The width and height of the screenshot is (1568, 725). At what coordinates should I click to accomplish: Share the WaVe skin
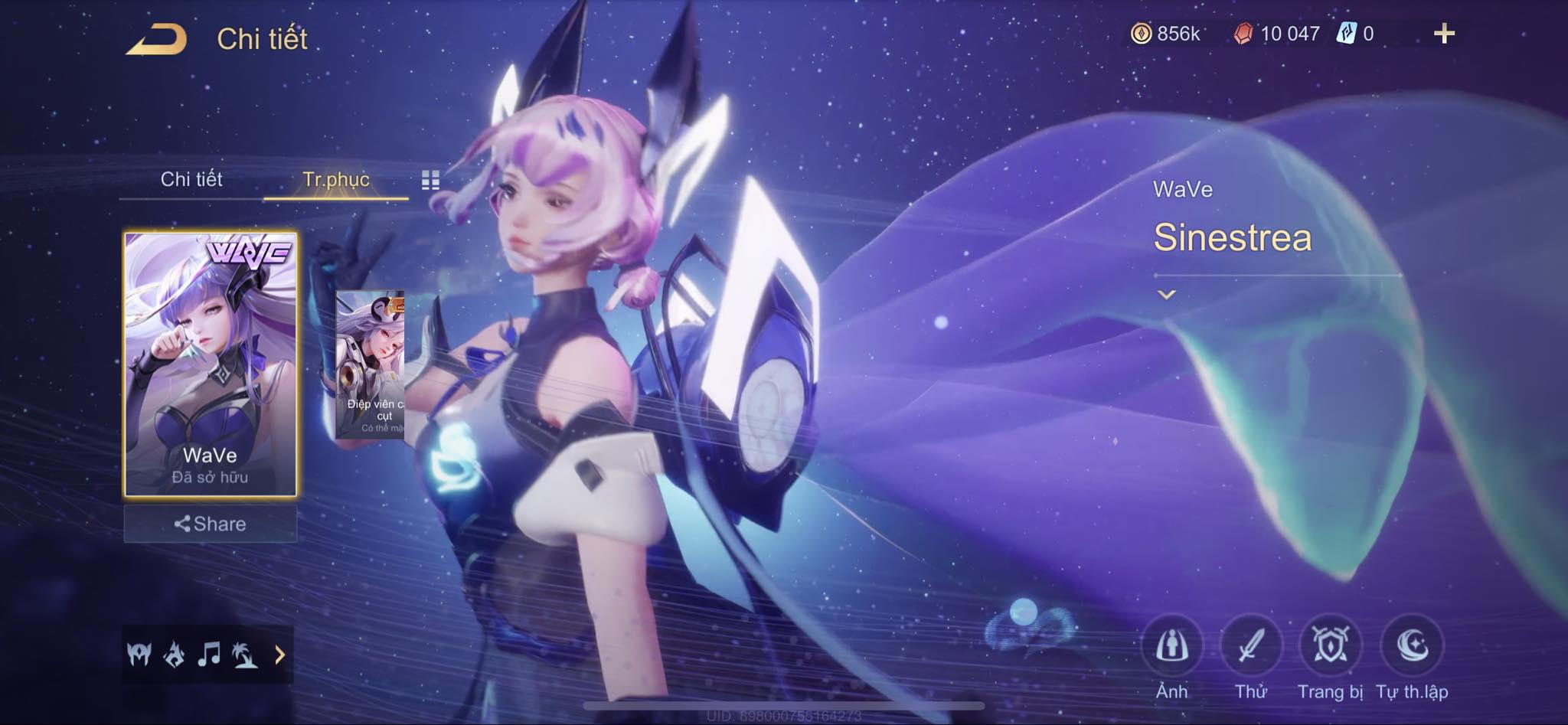point(211,524)
